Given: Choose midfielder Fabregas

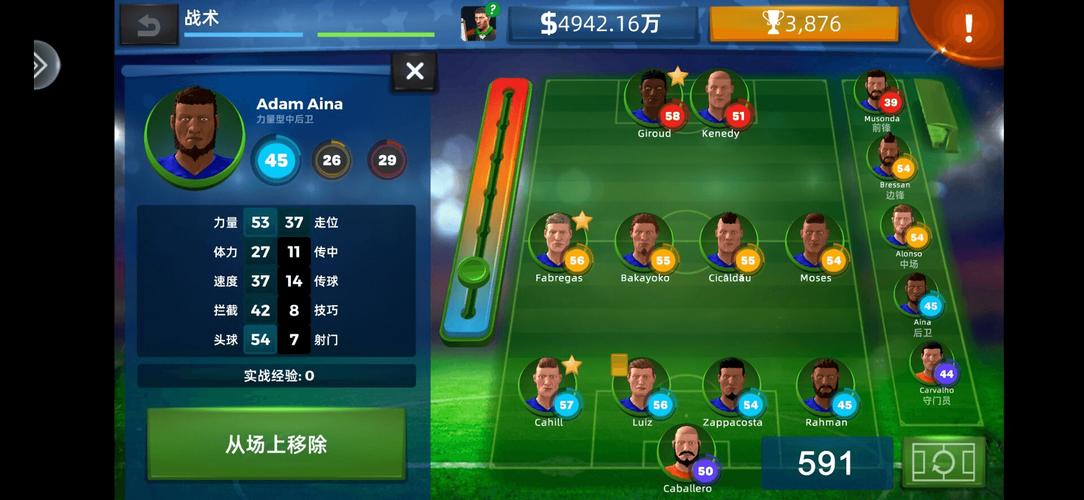Looking at the screenshot, I should [x=558, y=243].
